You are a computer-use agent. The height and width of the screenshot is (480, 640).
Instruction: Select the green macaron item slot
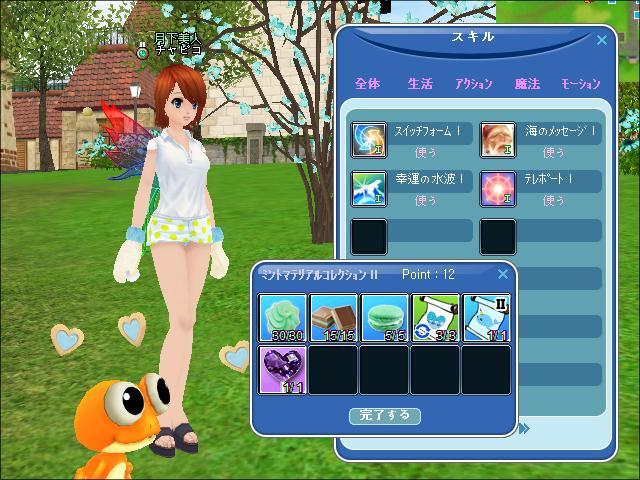coord(384,317)
